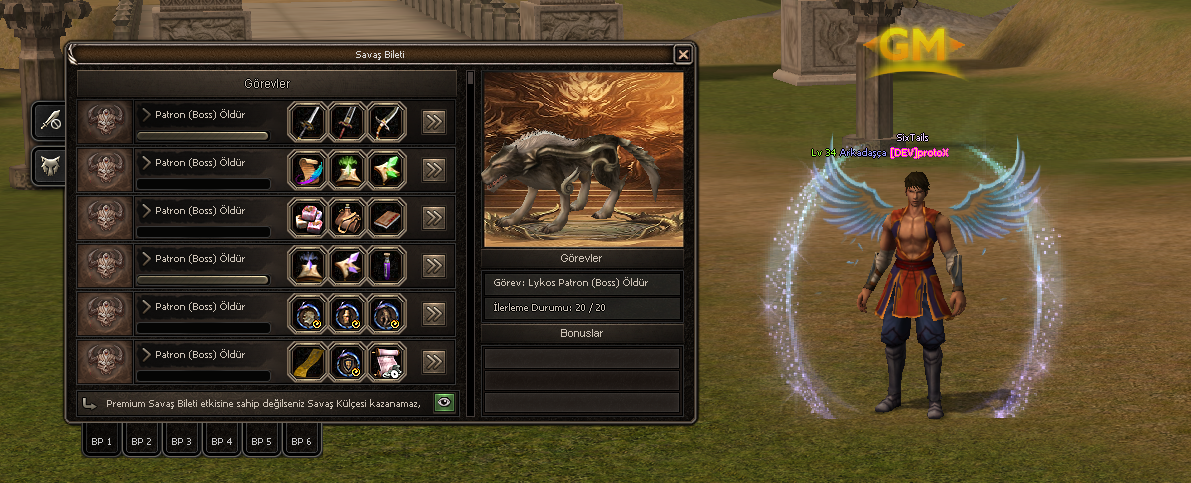Click the Lykos wolf boss picture
Screen dimensions: 1191x483
[583, 160]
